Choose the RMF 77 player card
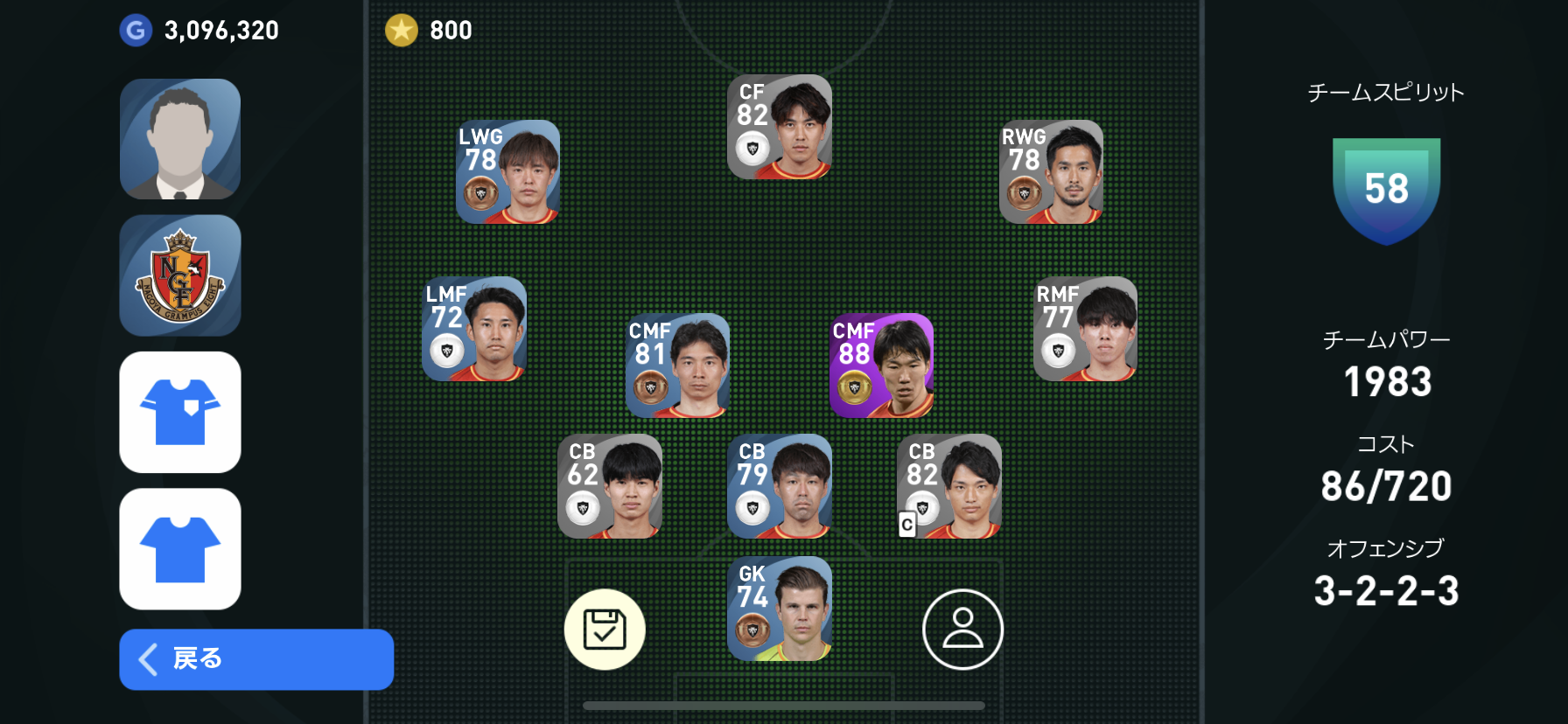This screenshot has width=1568, height=724. 1085,329
